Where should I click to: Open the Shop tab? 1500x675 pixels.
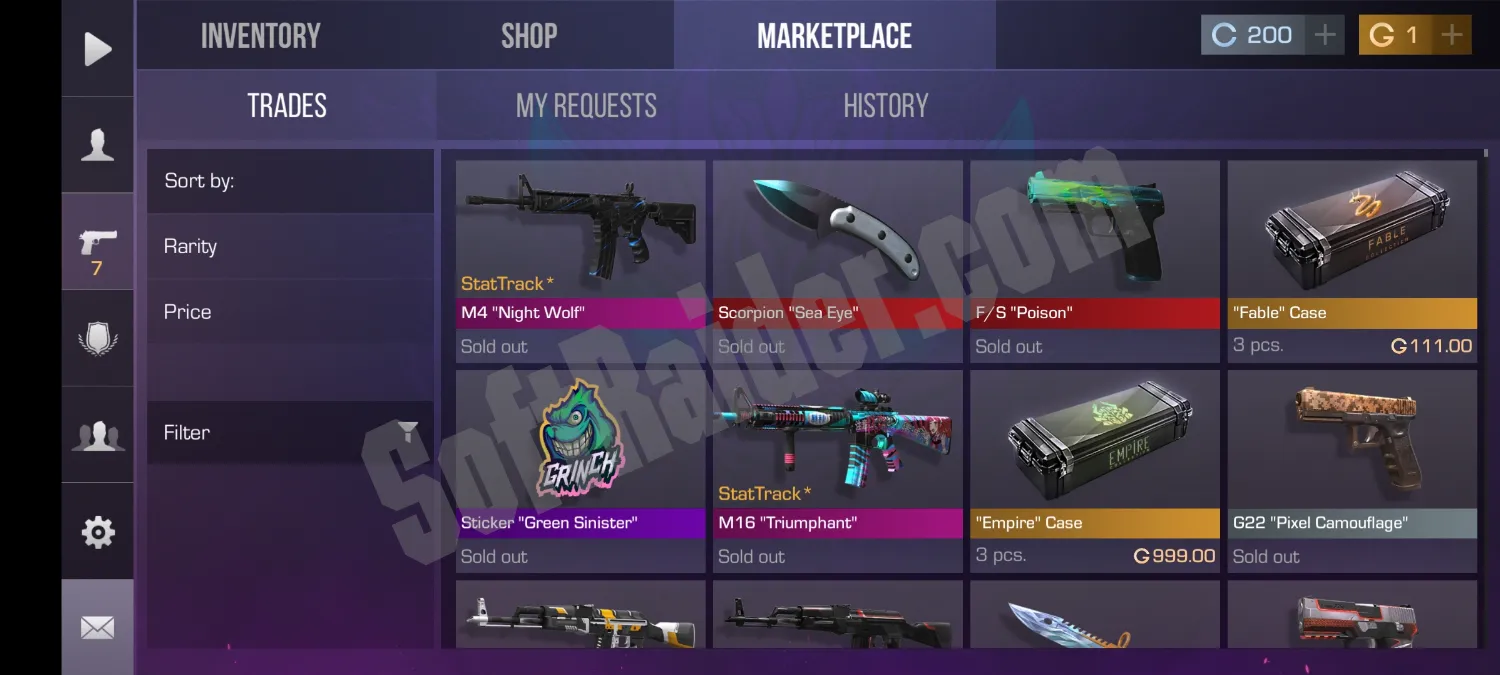529,36
